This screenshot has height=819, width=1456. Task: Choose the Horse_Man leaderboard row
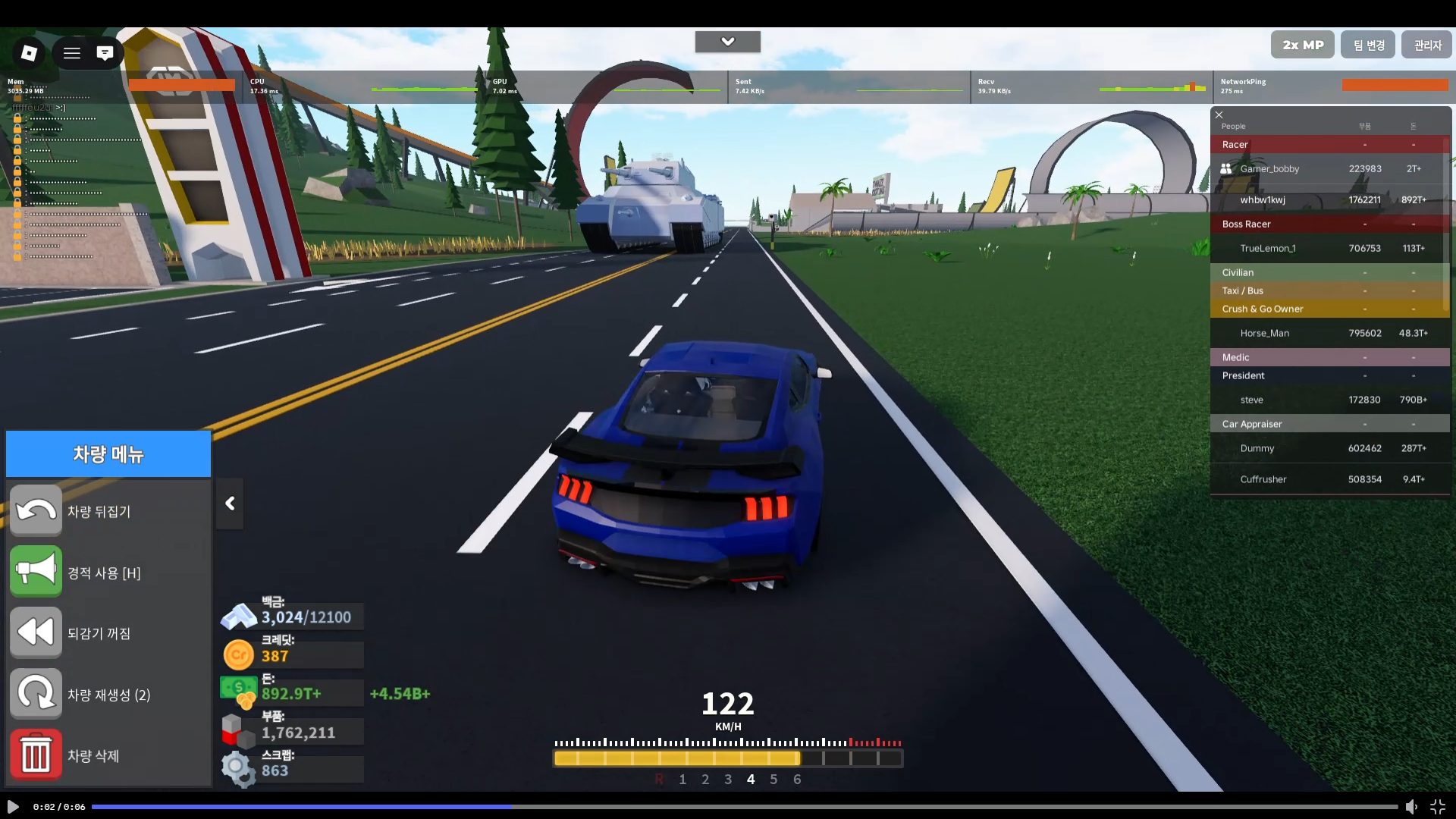click(1264, 334)
